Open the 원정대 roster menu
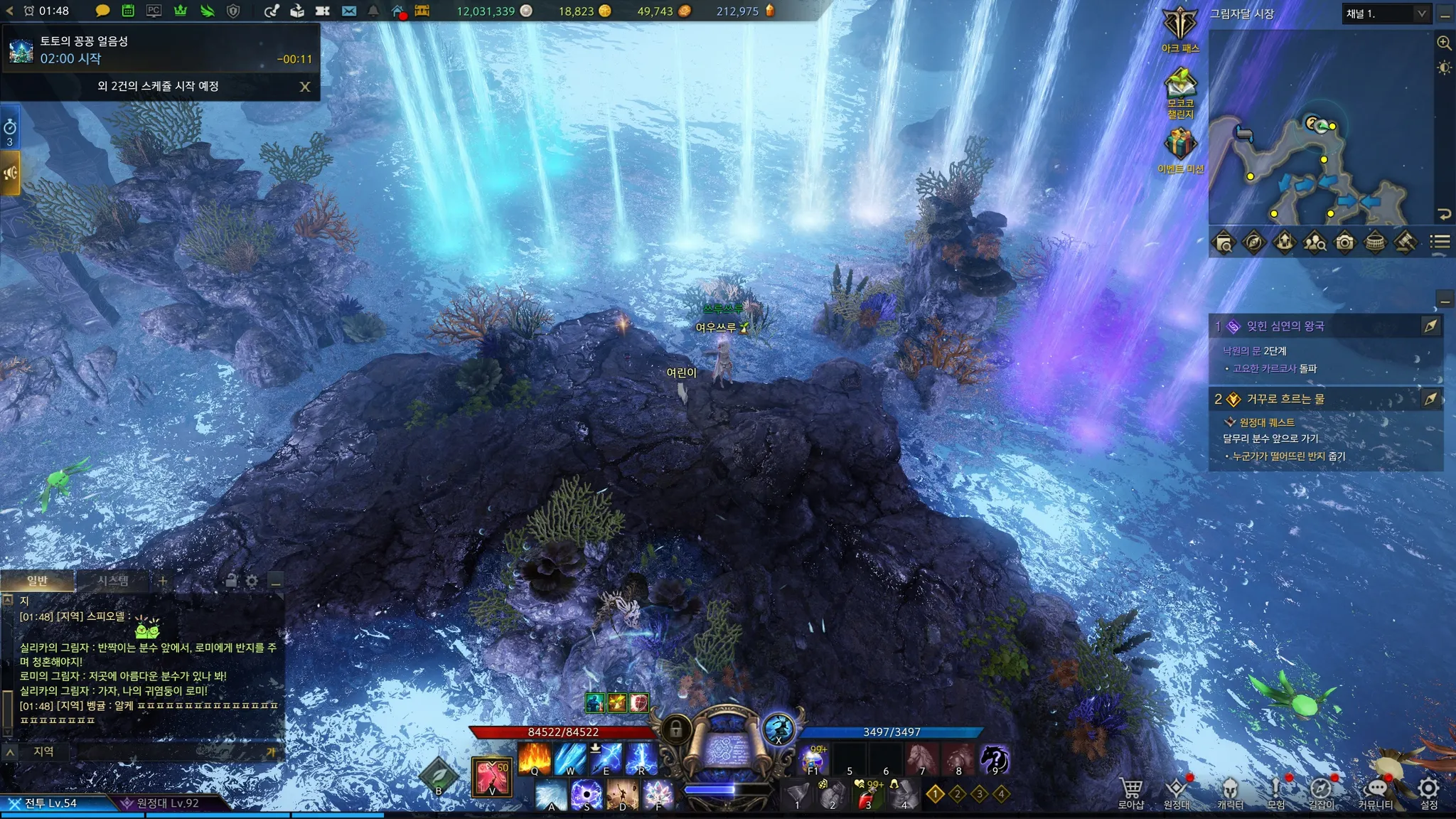1456x819 pixels. coord(1177,792)
